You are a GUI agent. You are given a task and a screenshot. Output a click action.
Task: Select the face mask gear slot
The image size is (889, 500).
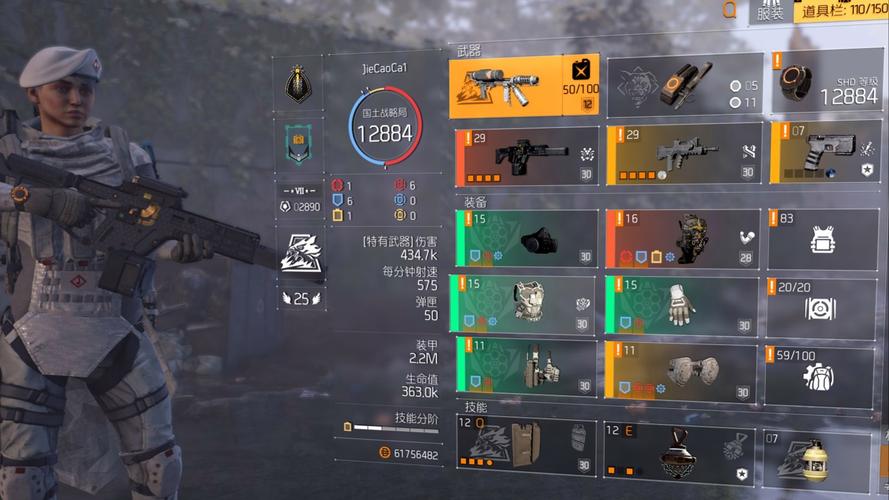[x=526, y=238]
